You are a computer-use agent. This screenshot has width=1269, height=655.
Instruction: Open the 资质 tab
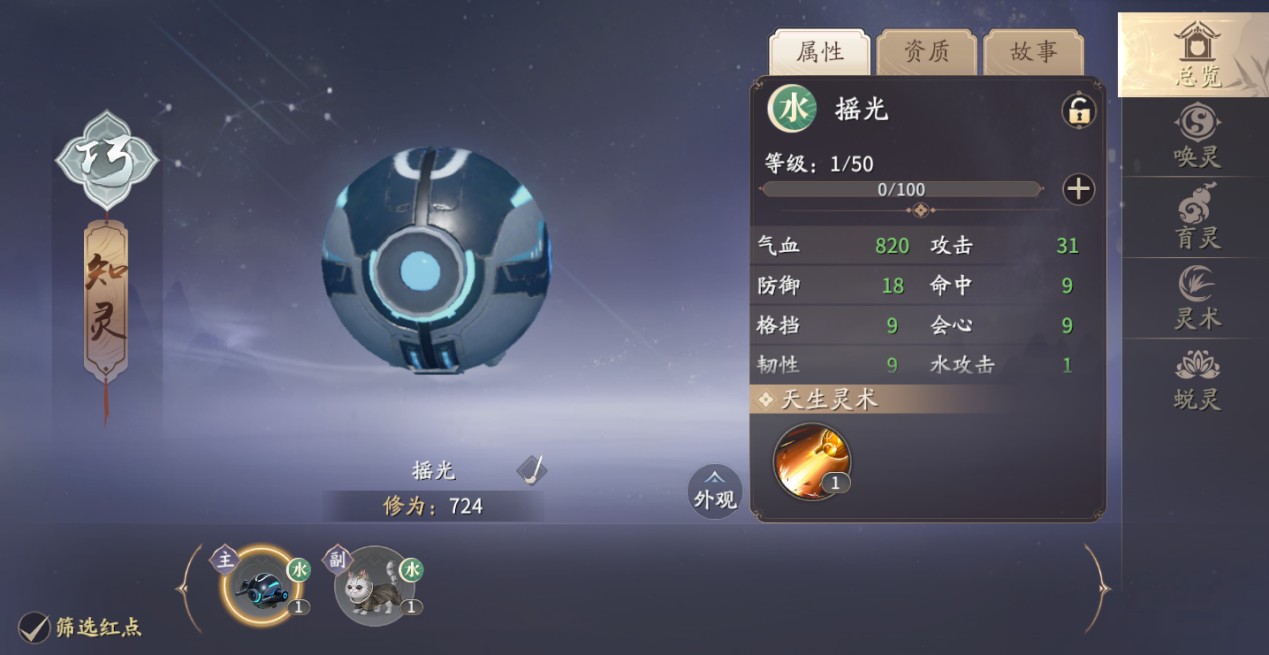click(x=927, y=52)
